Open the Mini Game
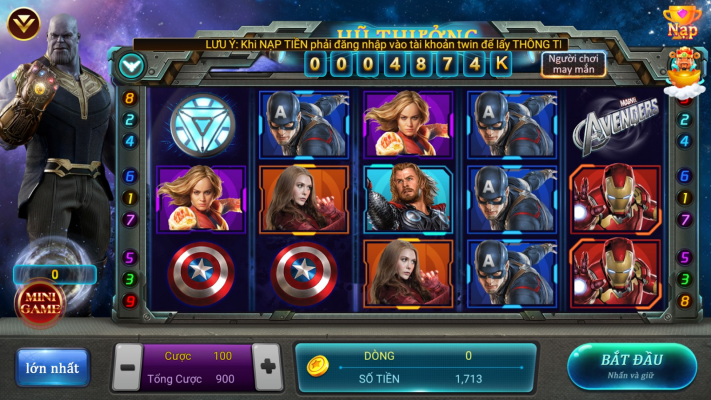The width and height of the screenshot is (711, 400). (39, 302)
